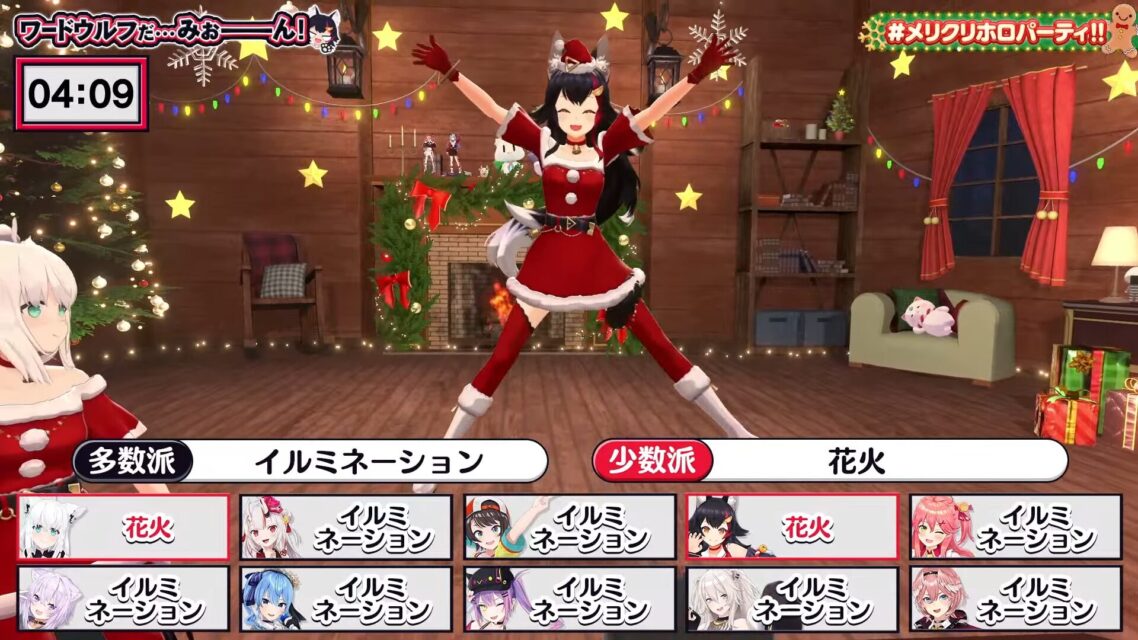This screenshot has height=640, width=1138.
Task: Select the horned white-haired girl's player panel
Action: (x=346, y=527)
